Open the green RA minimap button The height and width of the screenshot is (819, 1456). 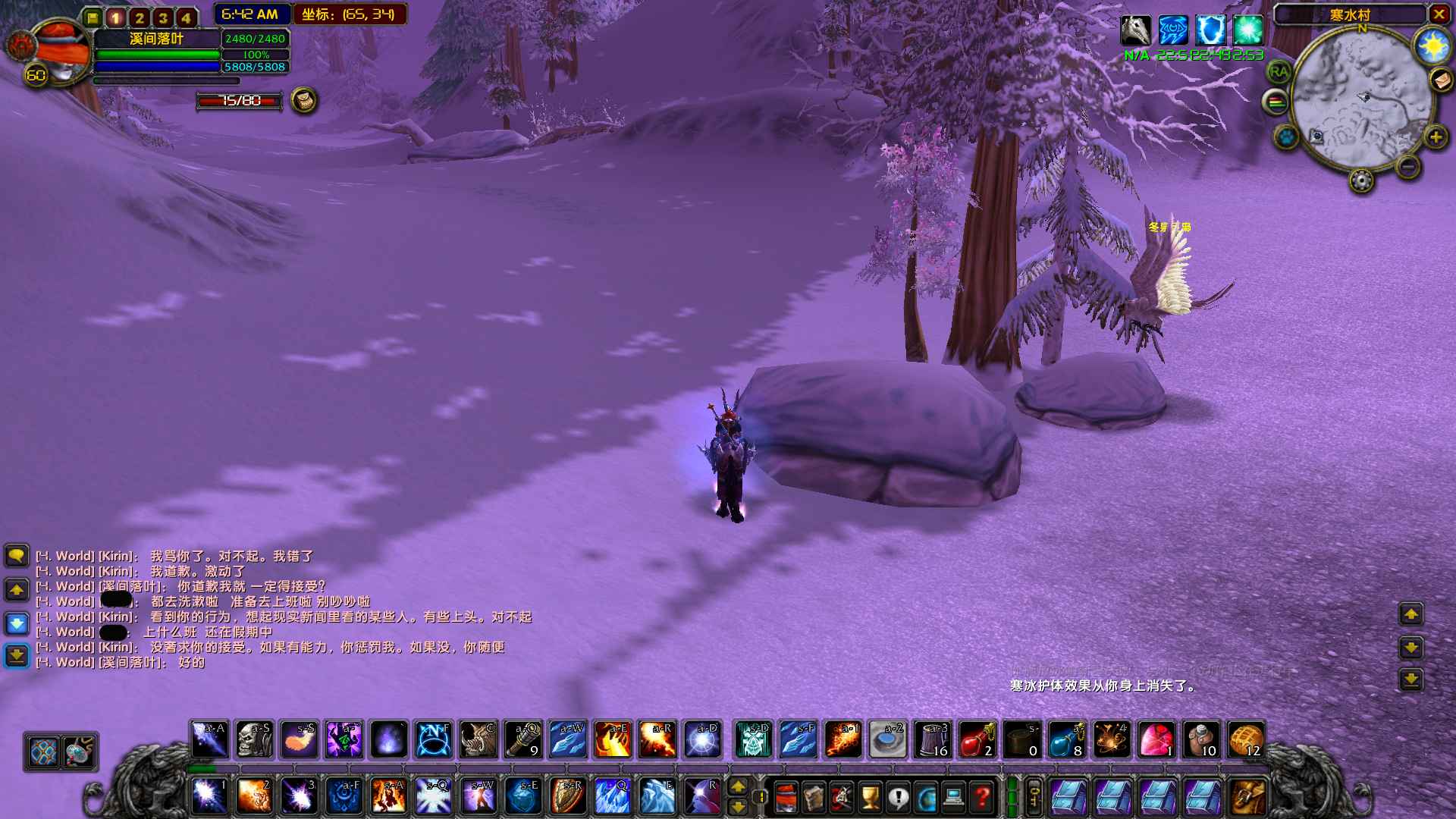tap(1279, 72)
